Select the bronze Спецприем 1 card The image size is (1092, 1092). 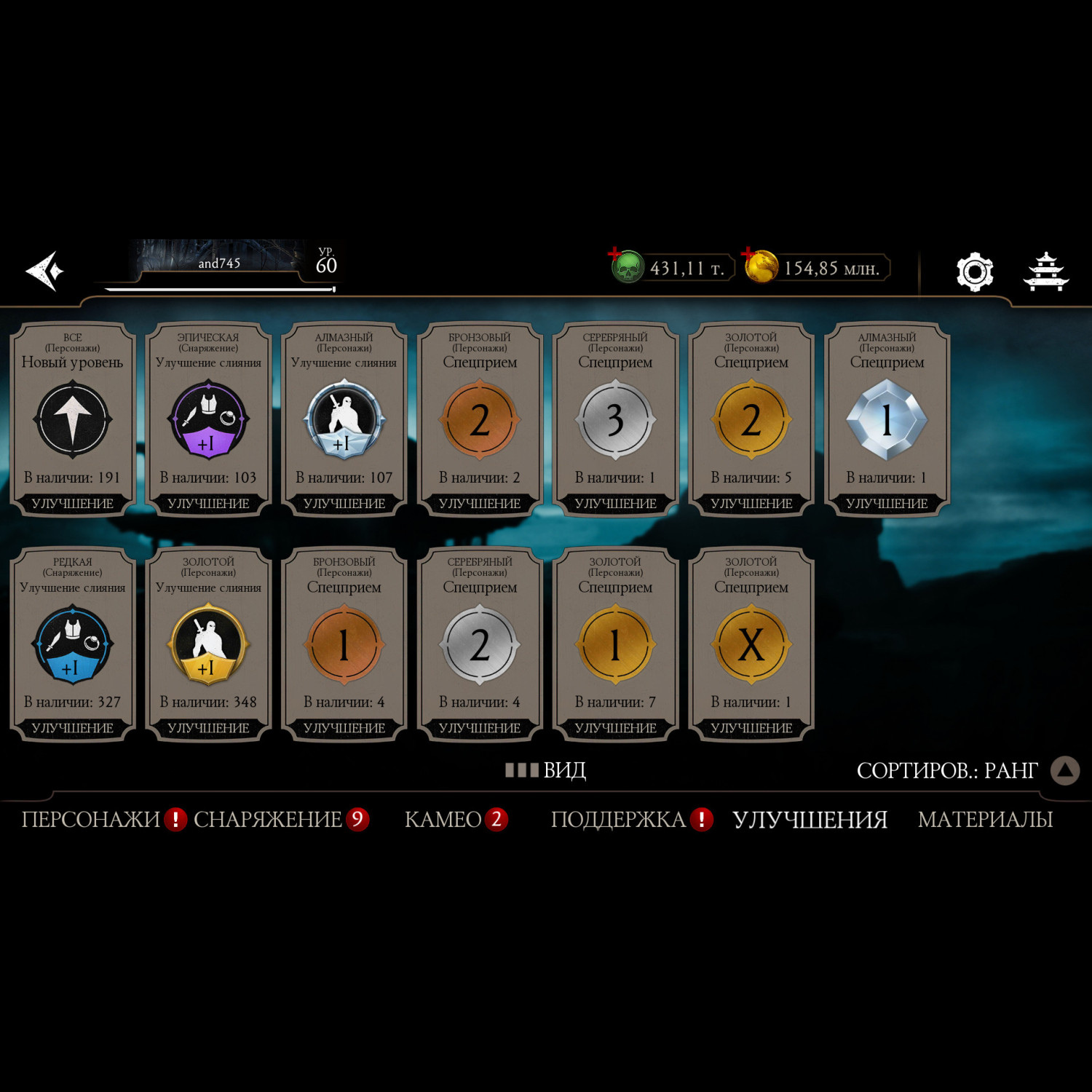(x=344, y=644)
